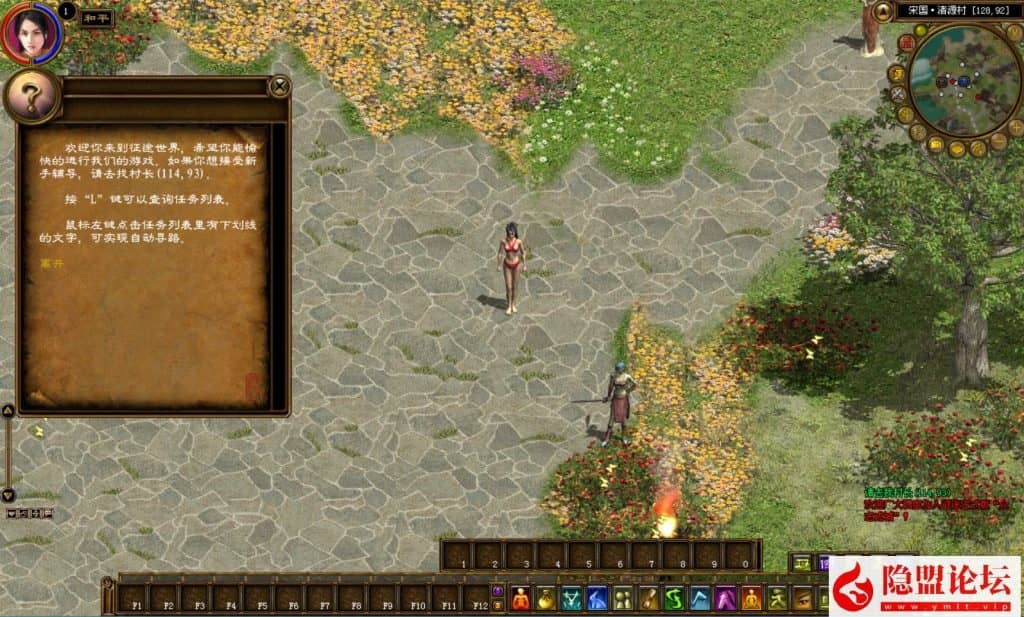The width and height of the screenshot is (1024, 617).
Task: Click the green orb above the minimap
Action: click(x=919, y=30)
